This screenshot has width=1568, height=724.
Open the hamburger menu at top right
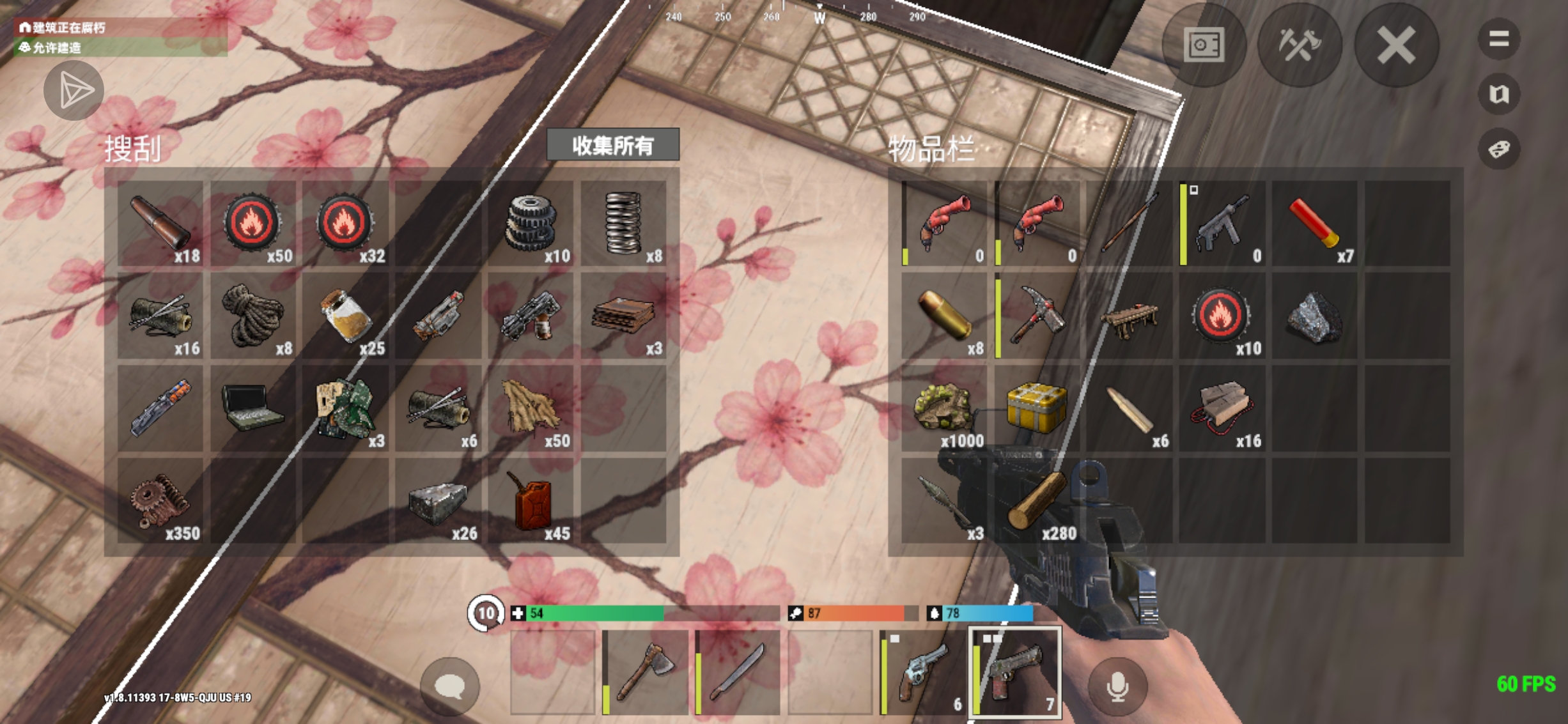[1499, 37]
